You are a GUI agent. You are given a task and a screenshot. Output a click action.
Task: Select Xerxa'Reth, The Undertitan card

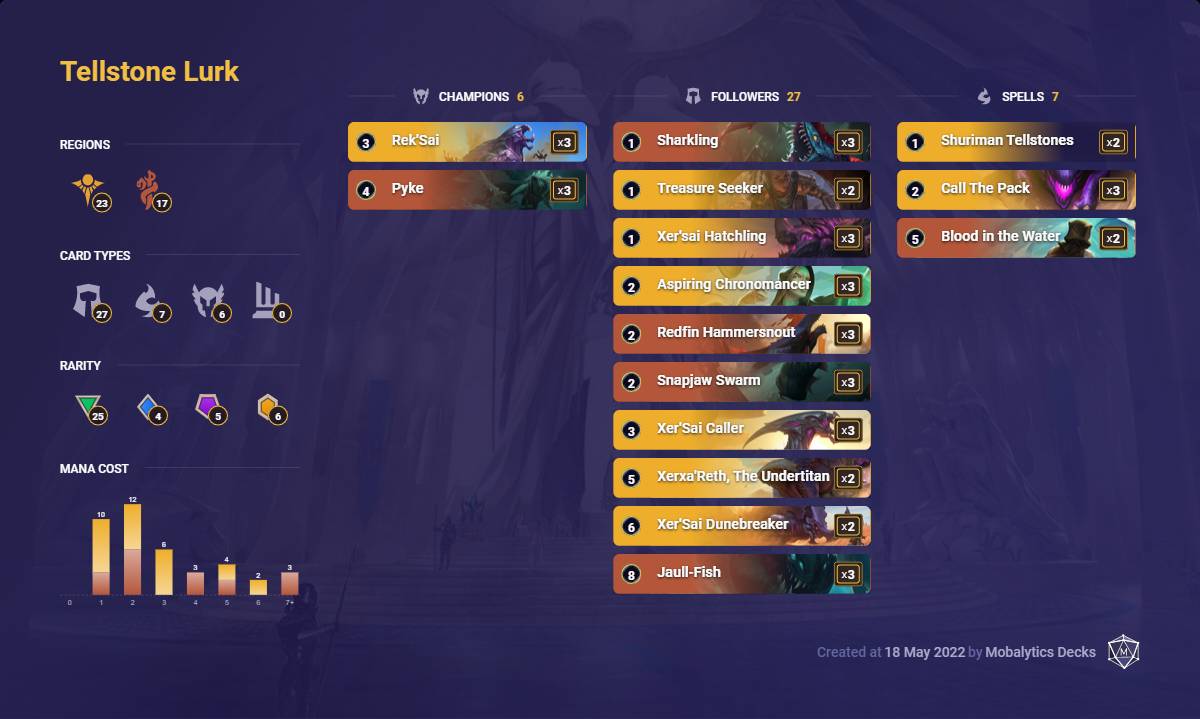741,478
